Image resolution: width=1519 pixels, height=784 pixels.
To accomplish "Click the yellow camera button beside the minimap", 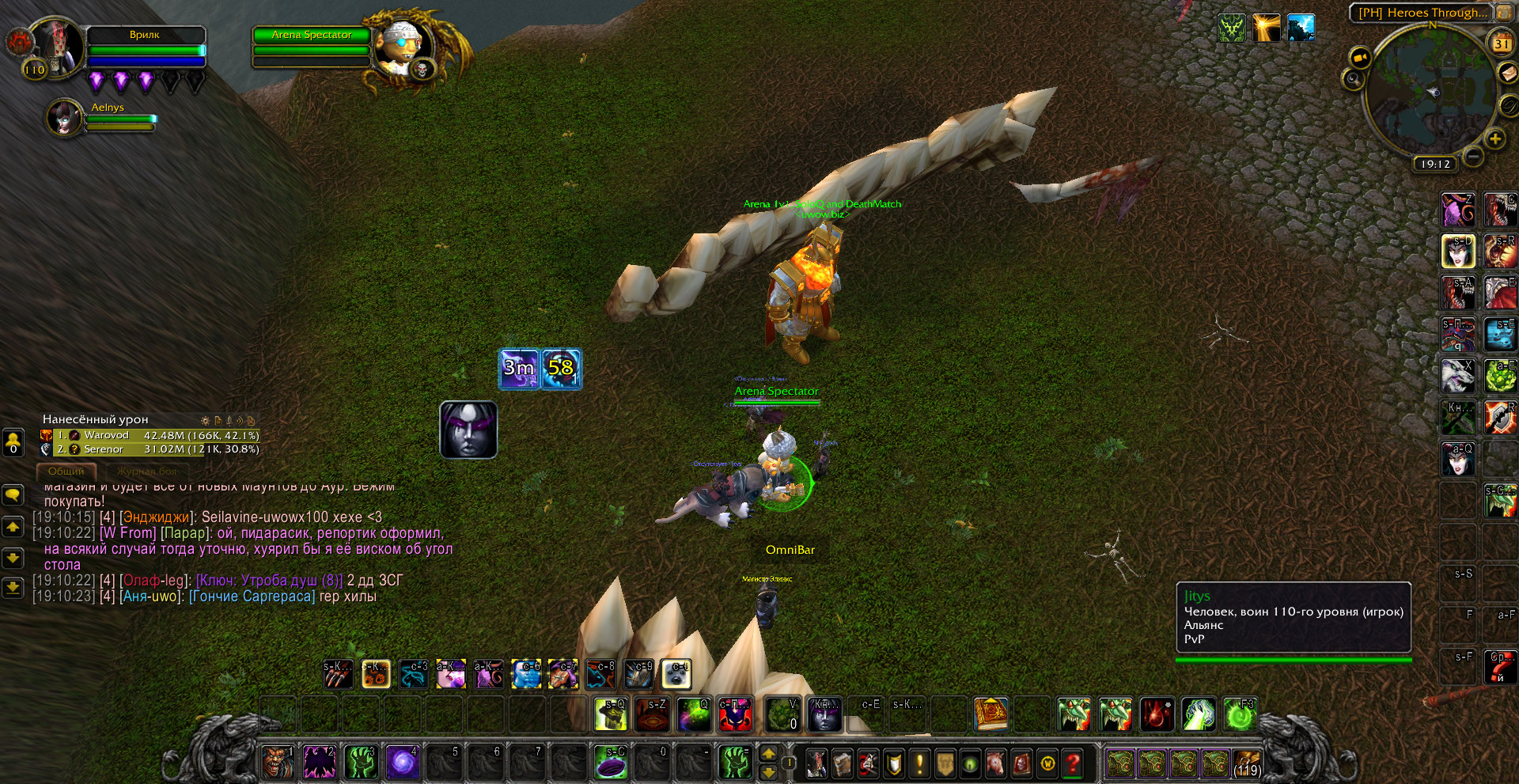I will pyautogui.click(x=1361, y=58).
